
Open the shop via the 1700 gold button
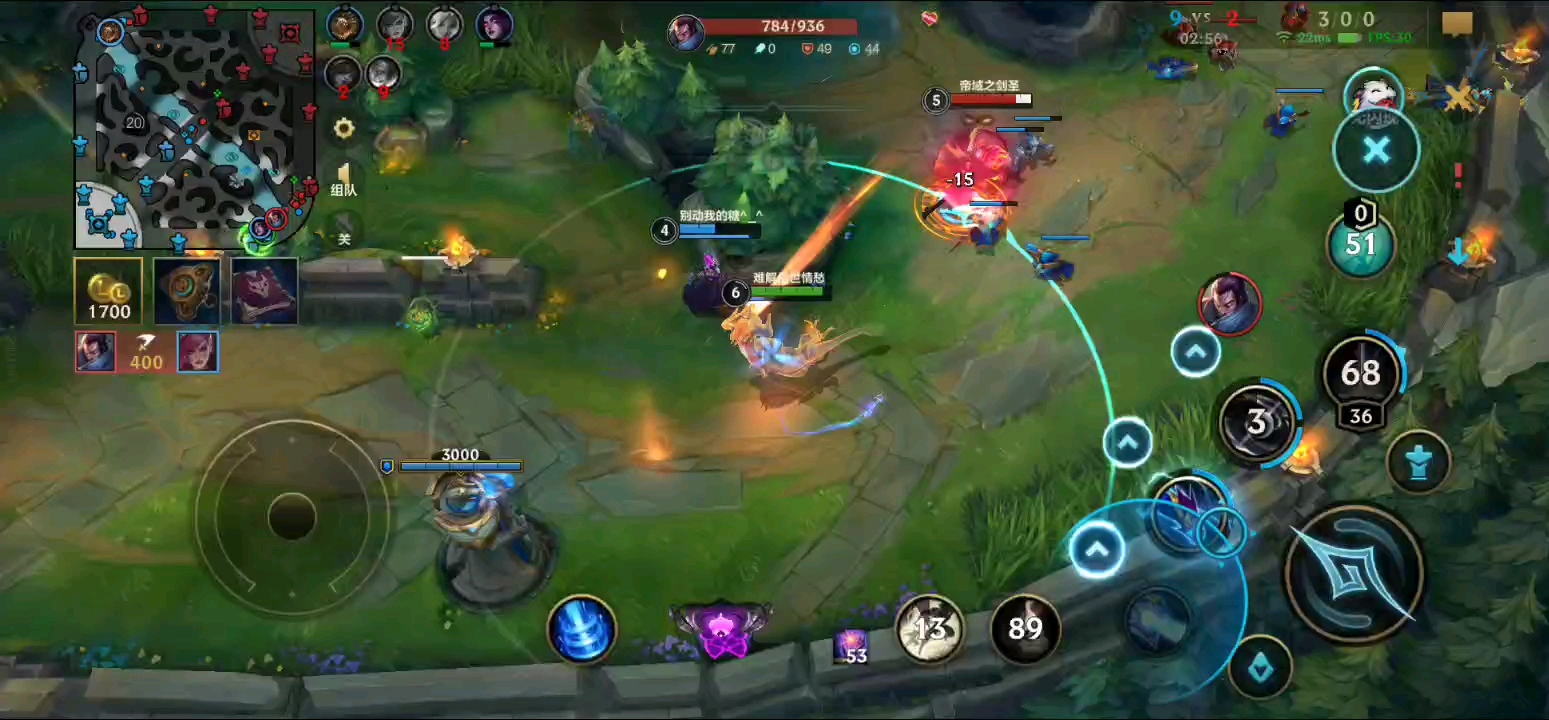coord(108,291)
